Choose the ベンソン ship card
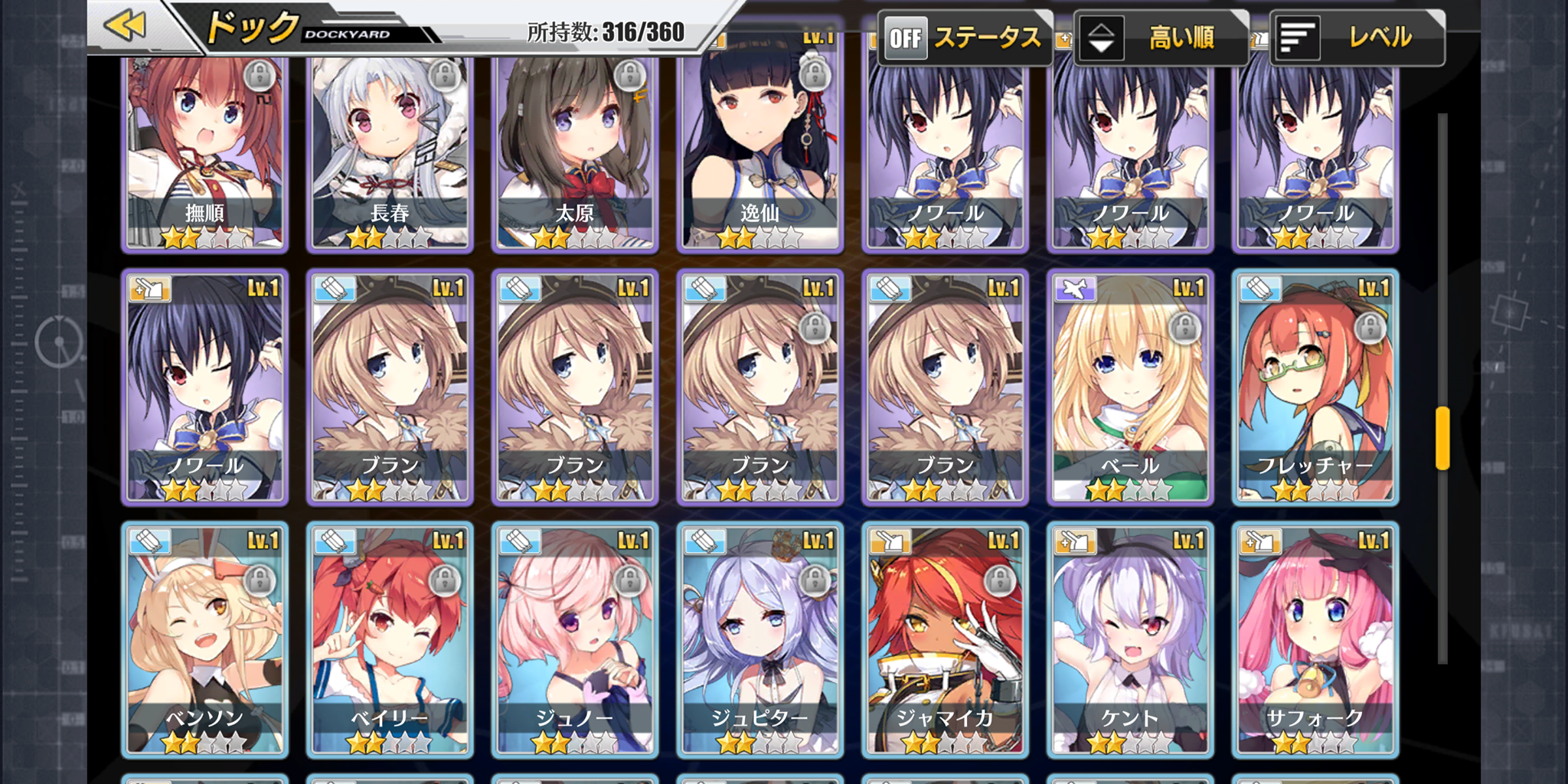1568x784 pixels. (x=205, y=640)
